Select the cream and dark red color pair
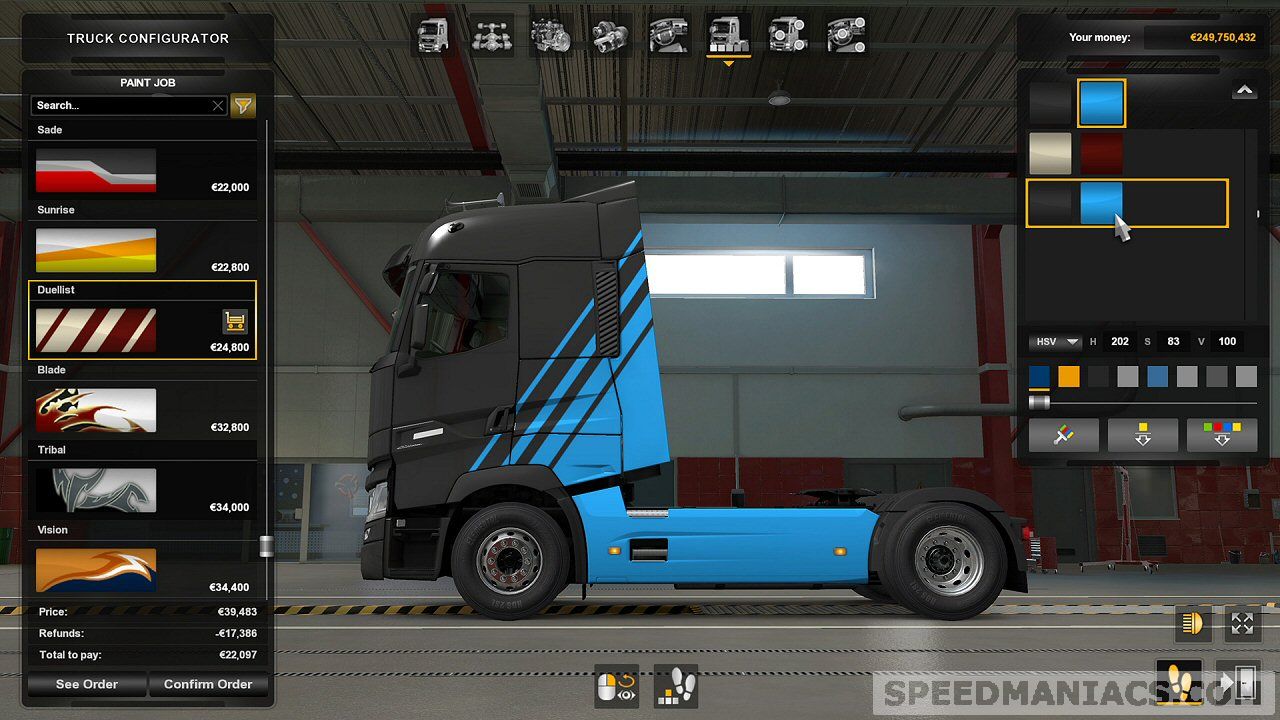This screenshot has height=720, width=1280. pyautogui.click(x=1076, y=154)
